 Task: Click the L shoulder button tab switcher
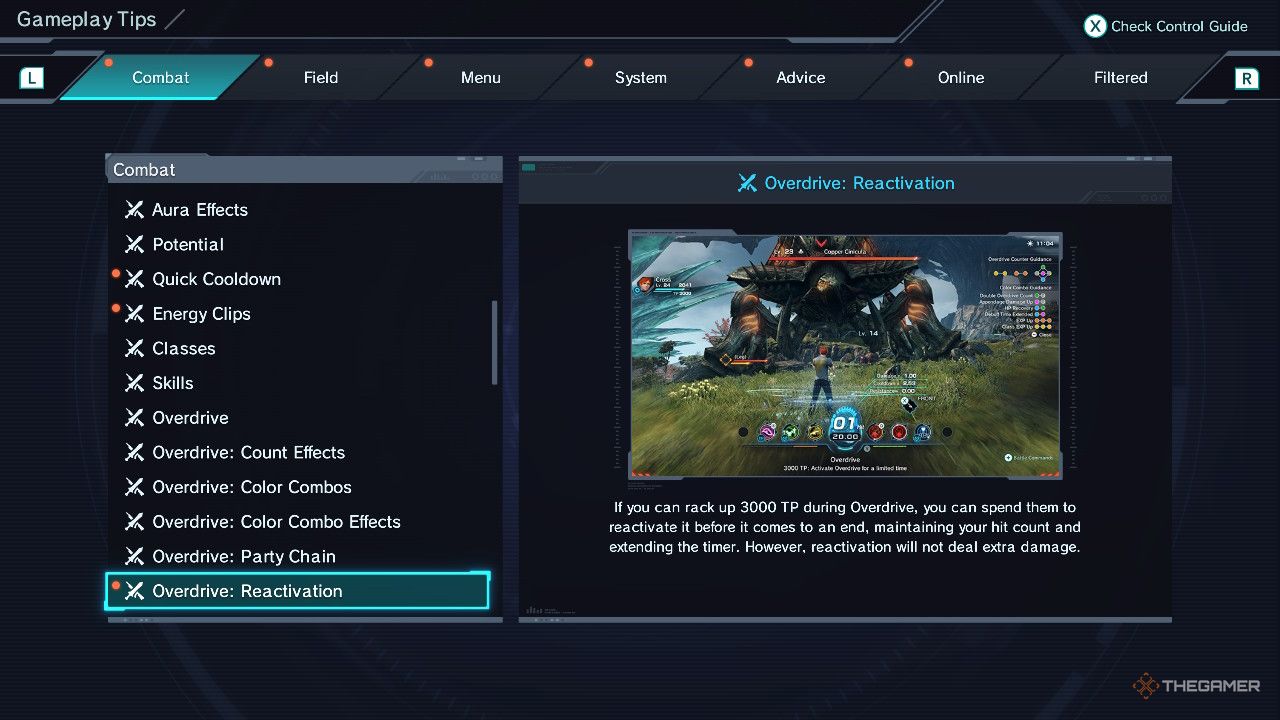[x=30, y=77]
